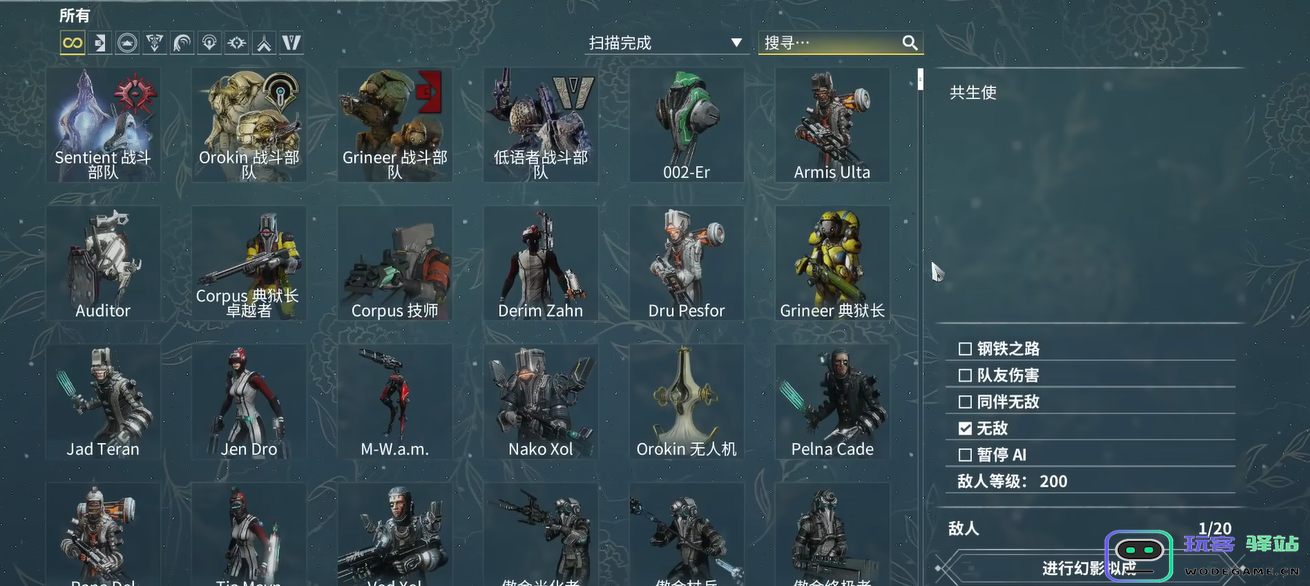Select the infinity "all" filter icon
This screenshot has width=1310, height=586.
(72, 42)
